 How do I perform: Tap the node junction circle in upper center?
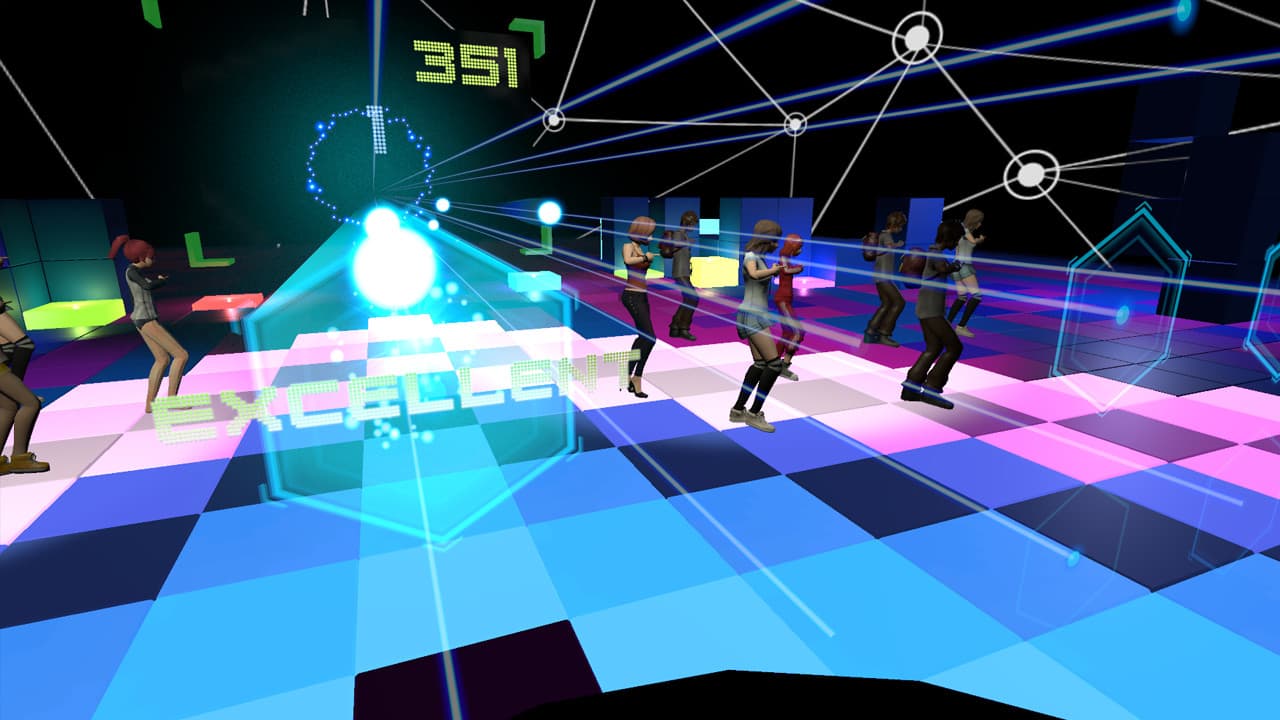pyautogui.click(x=795, y=125)
